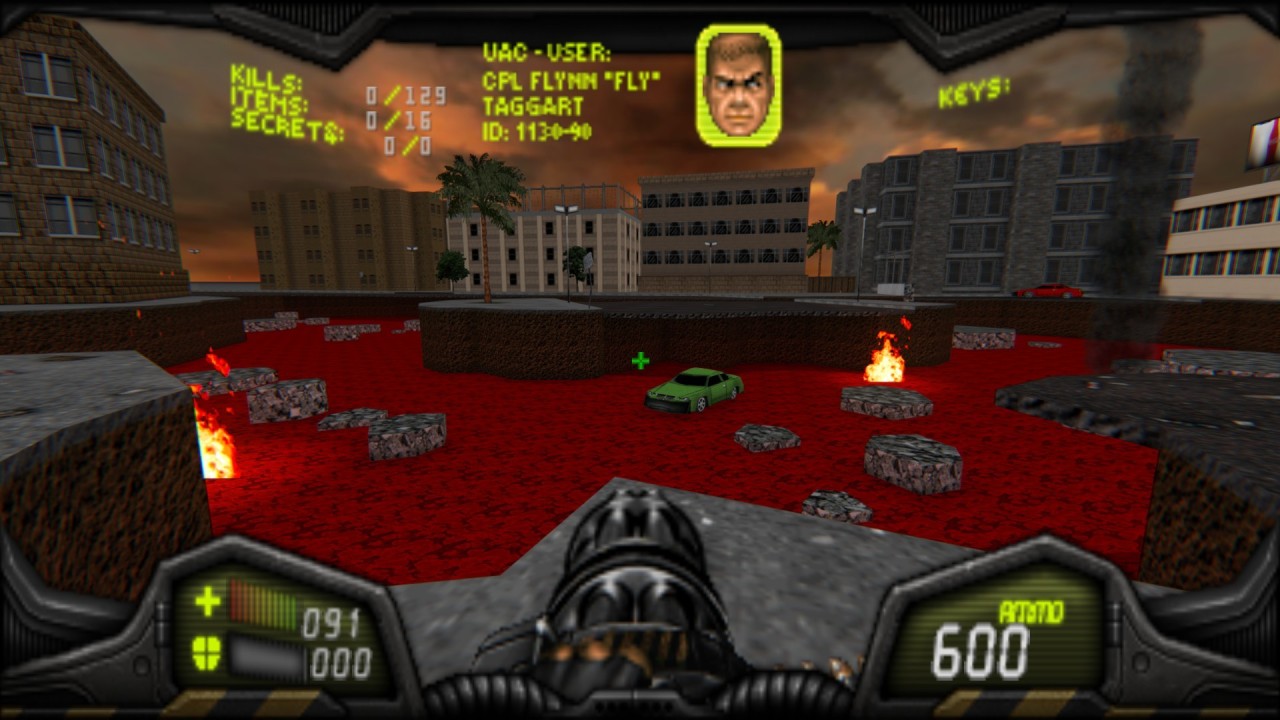Screen dimensions: 1280x720
Task: Click the Doomguy face portrait
Action: coord(738,85)
